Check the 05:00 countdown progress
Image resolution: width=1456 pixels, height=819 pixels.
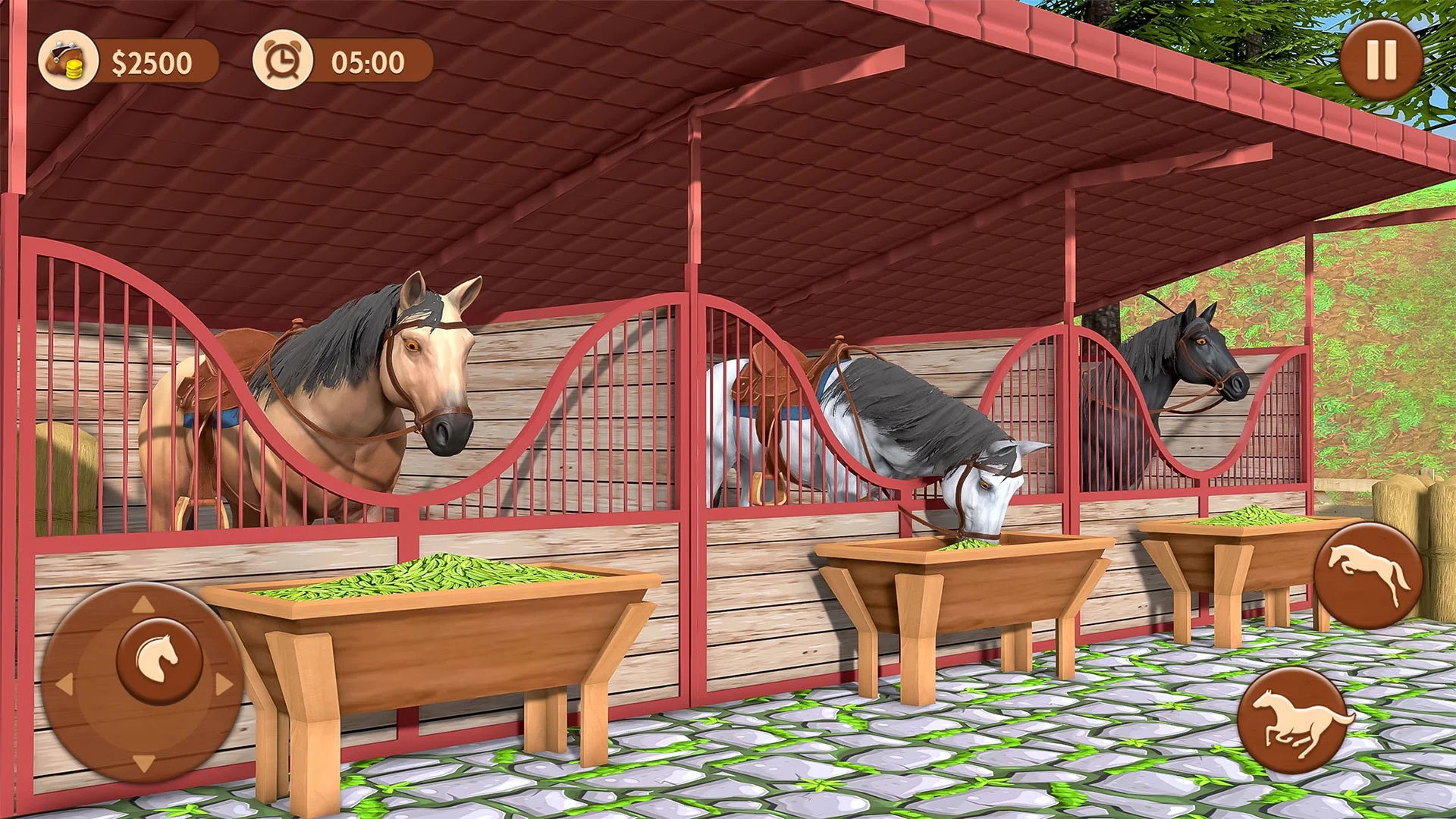362,61
